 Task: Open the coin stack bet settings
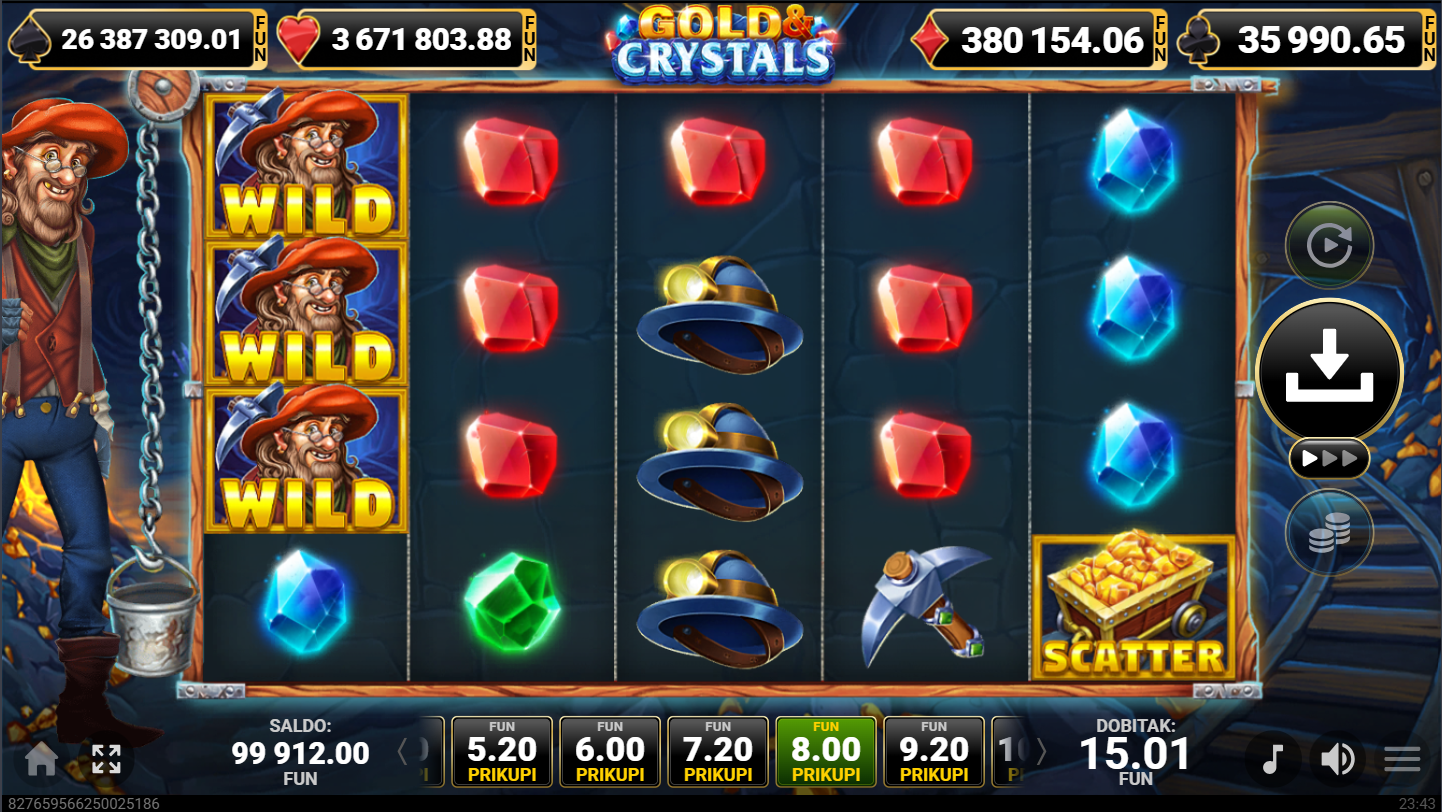pyautogui.click(x=1329, y=533)
